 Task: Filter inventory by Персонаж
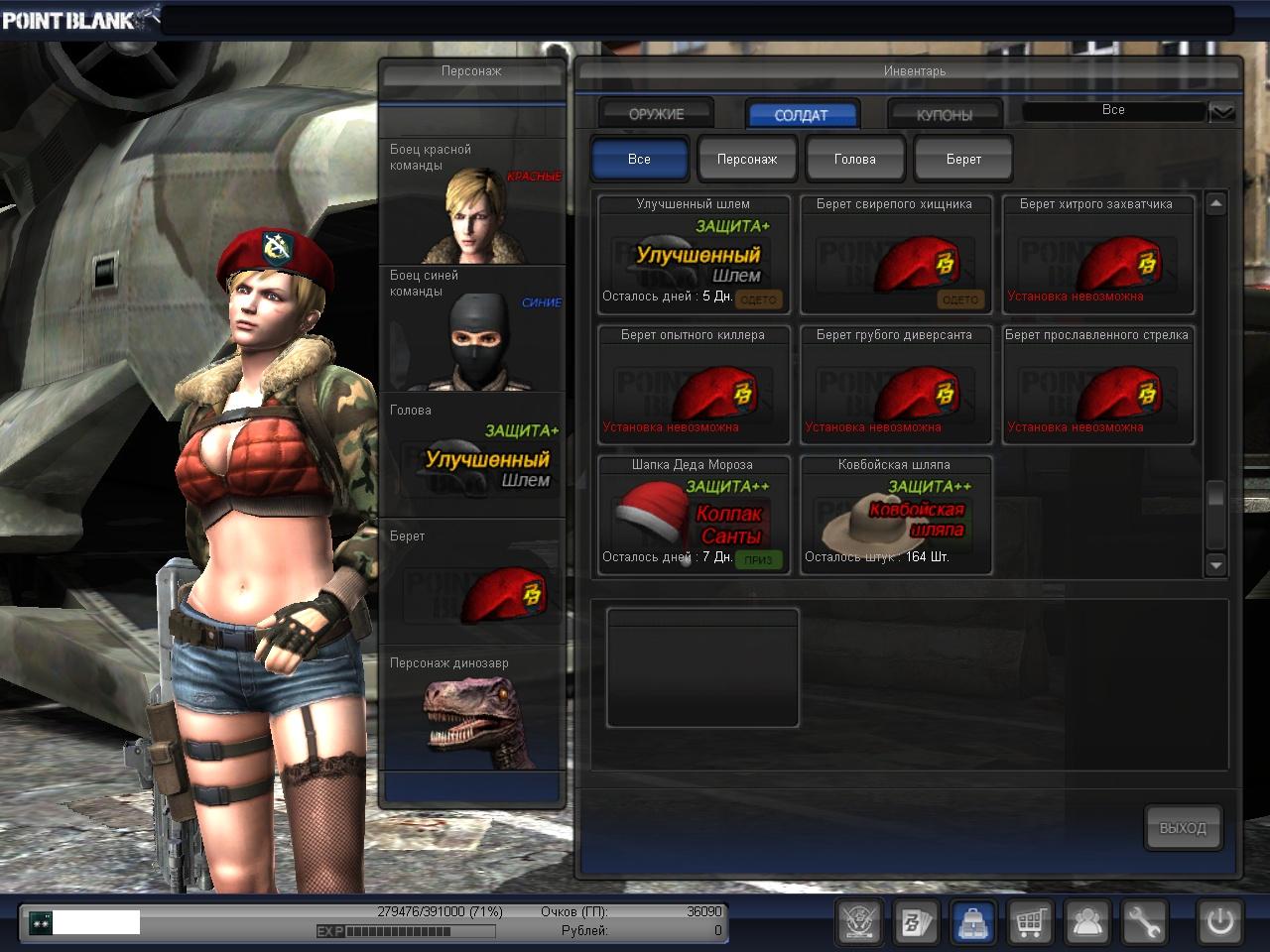click(747, 159)
